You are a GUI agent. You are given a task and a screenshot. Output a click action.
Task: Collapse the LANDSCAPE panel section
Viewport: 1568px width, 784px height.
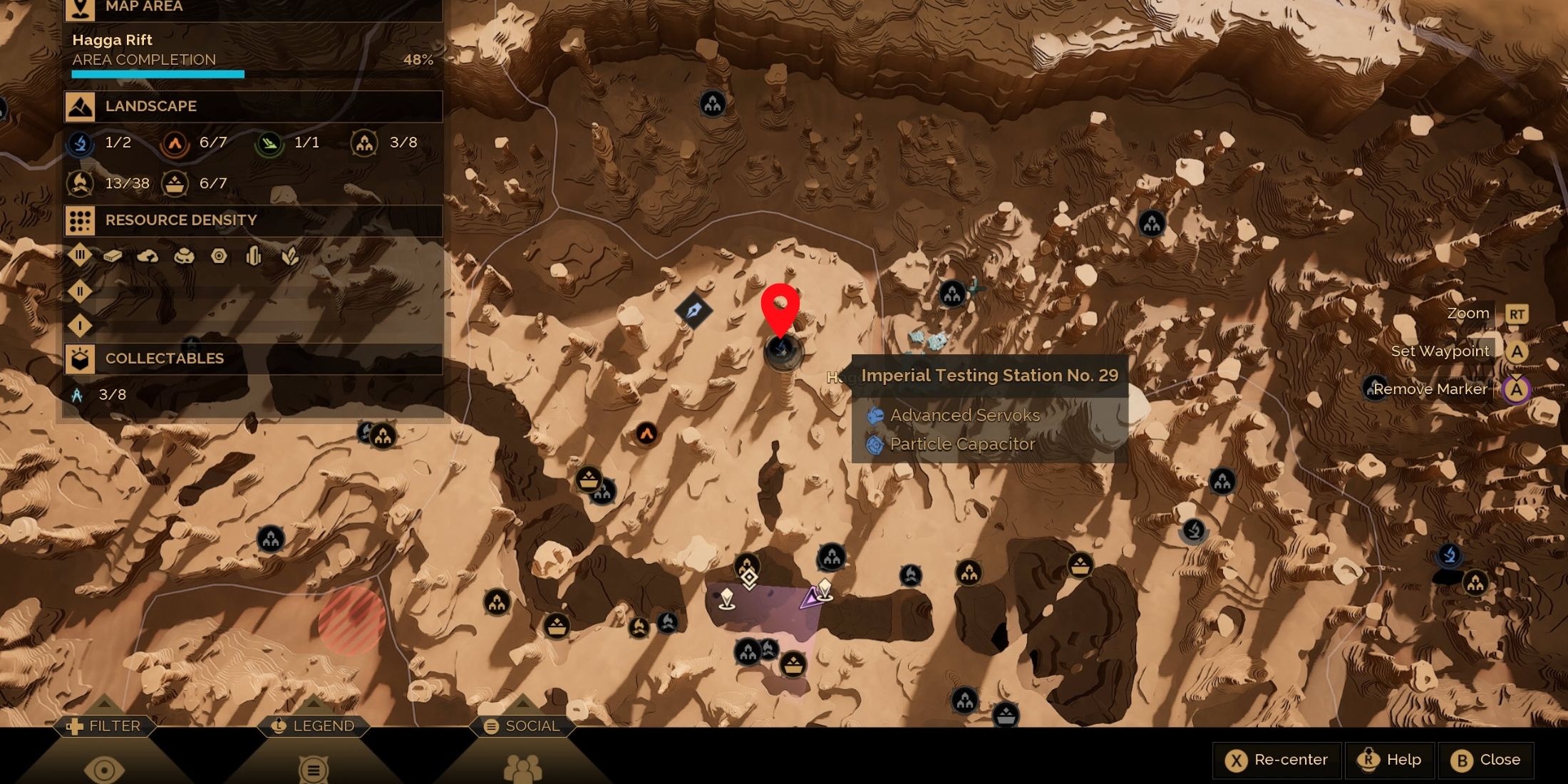pos(151,106)
